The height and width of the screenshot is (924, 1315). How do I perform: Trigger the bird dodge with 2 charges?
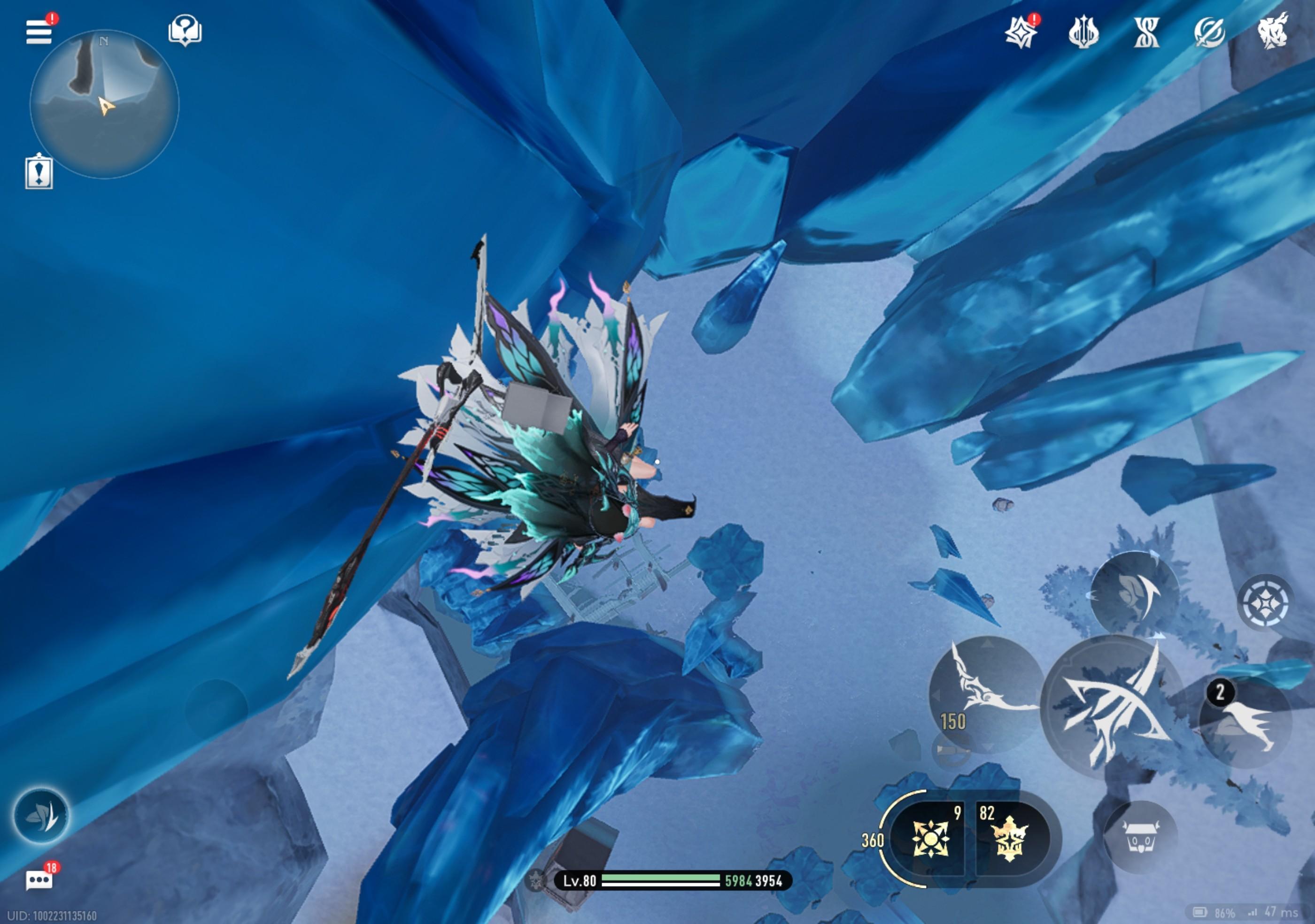tap(1245, 723)
